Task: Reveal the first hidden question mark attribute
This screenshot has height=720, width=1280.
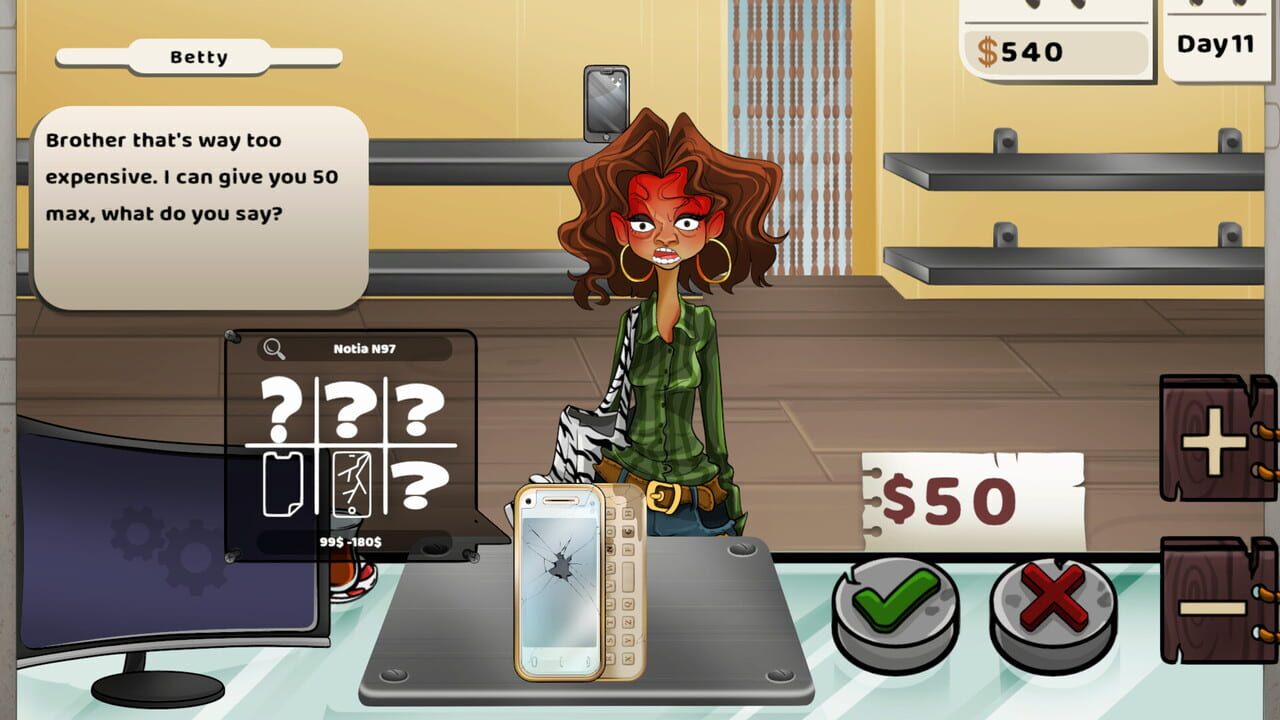Action: [281, 408]
